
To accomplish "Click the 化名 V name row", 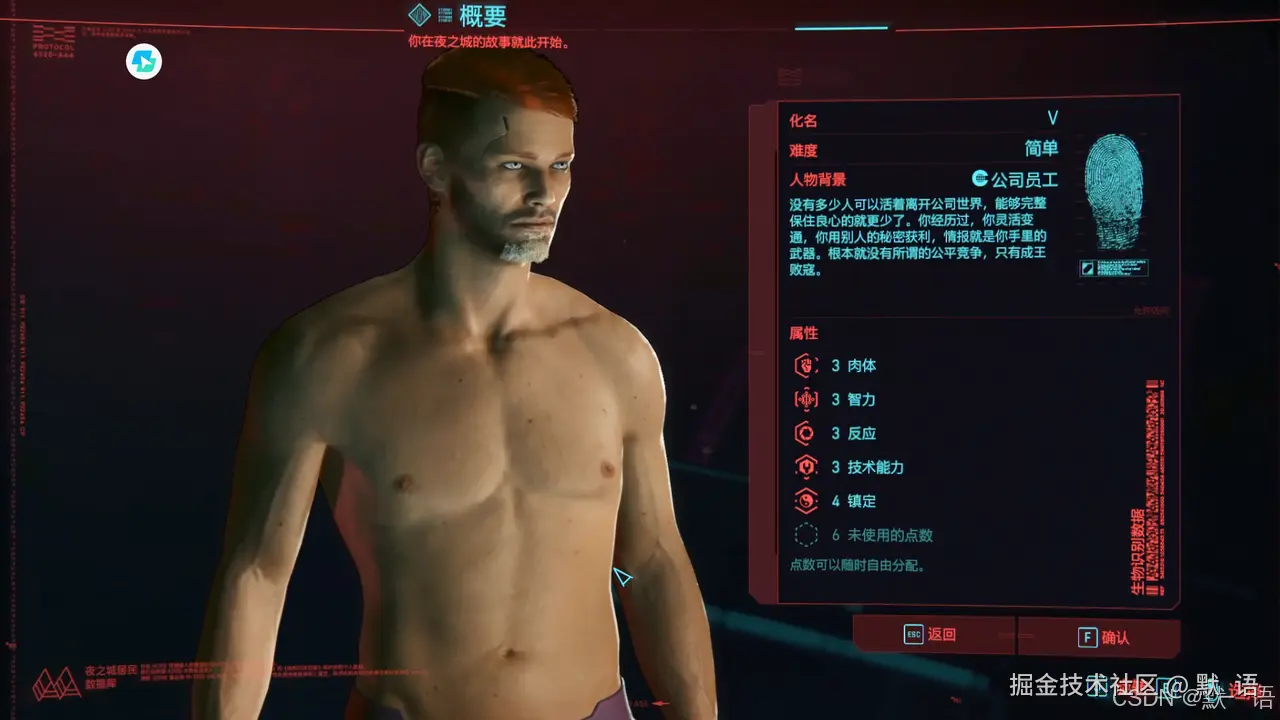I will click(922, 120).
